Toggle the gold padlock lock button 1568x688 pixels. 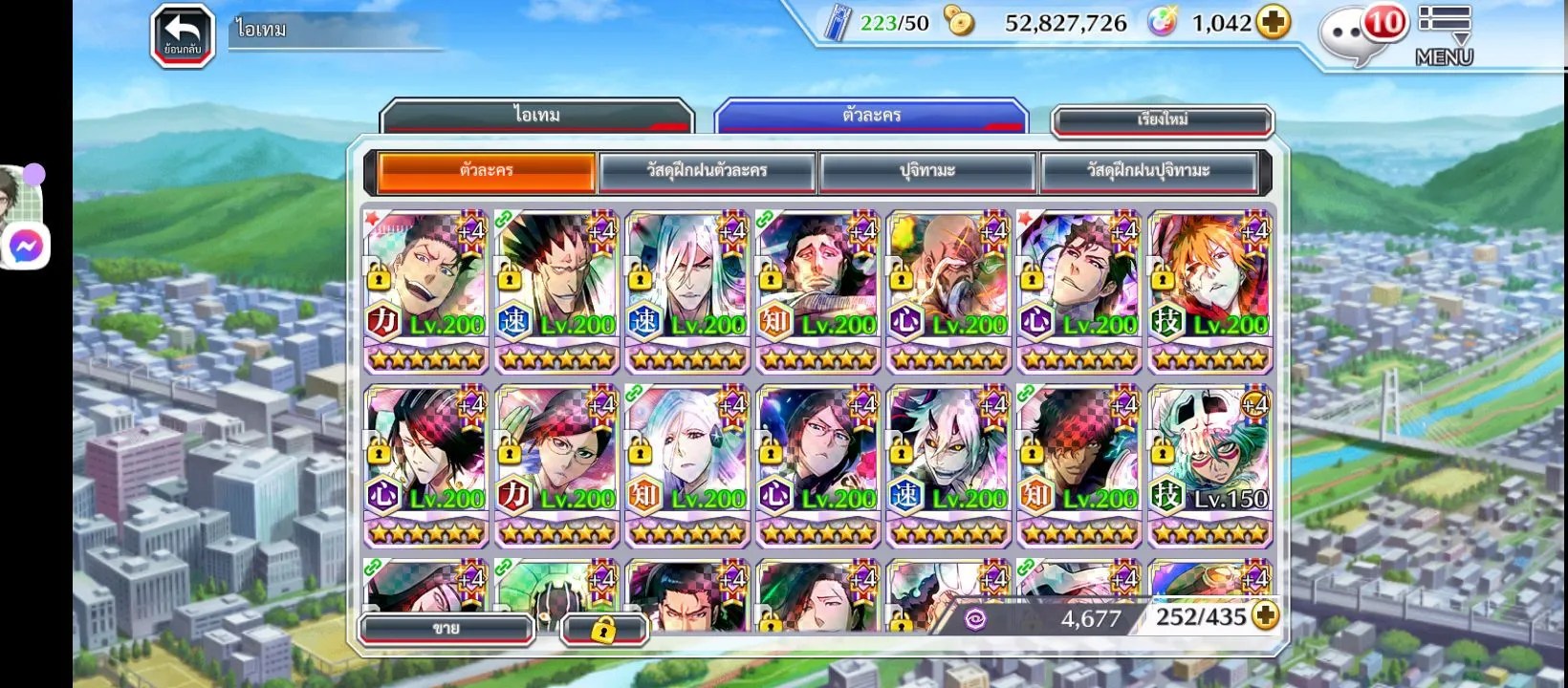click(x=603, y=629)
